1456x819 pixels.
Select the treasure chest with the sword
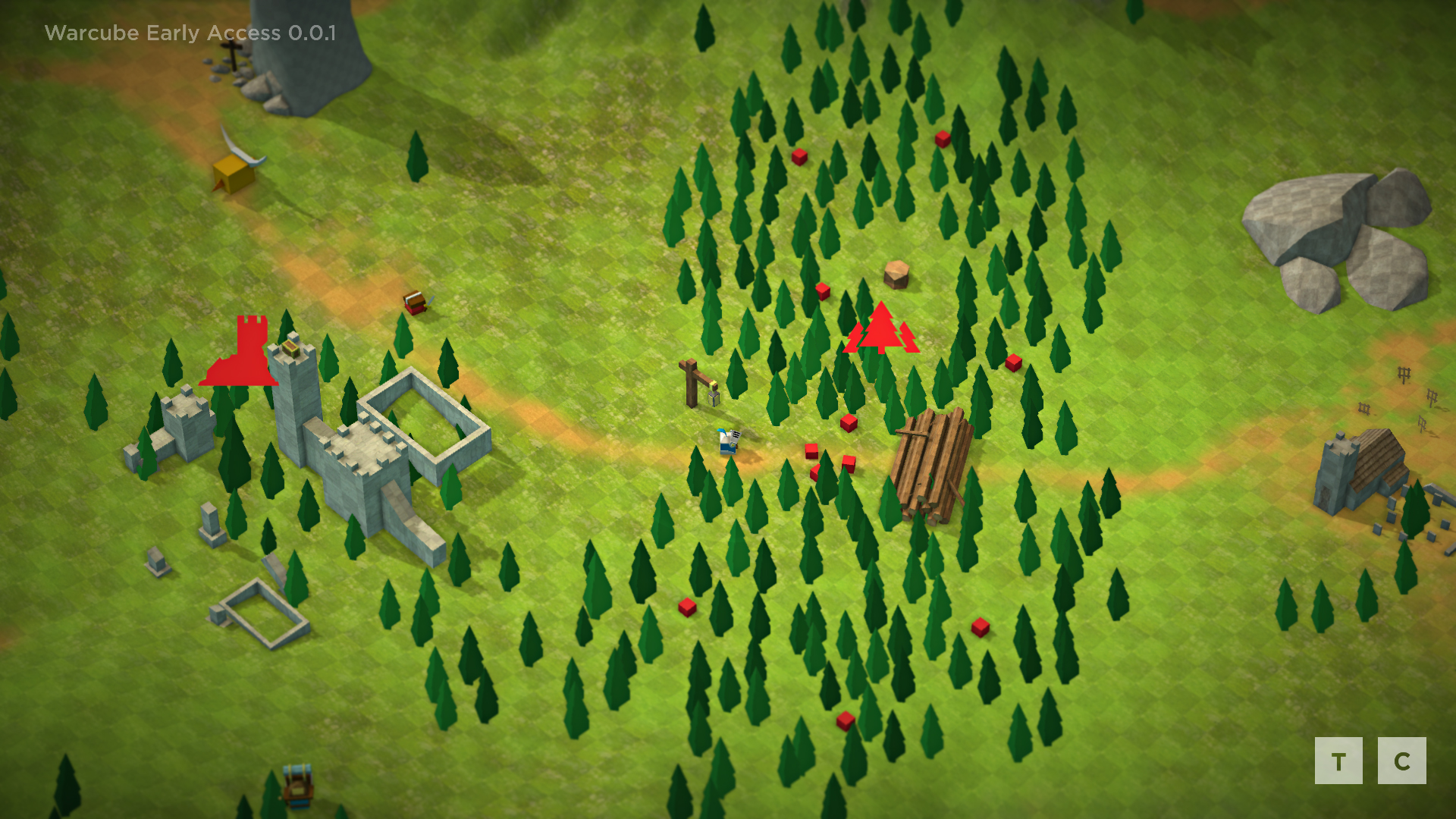click(416, 303)
